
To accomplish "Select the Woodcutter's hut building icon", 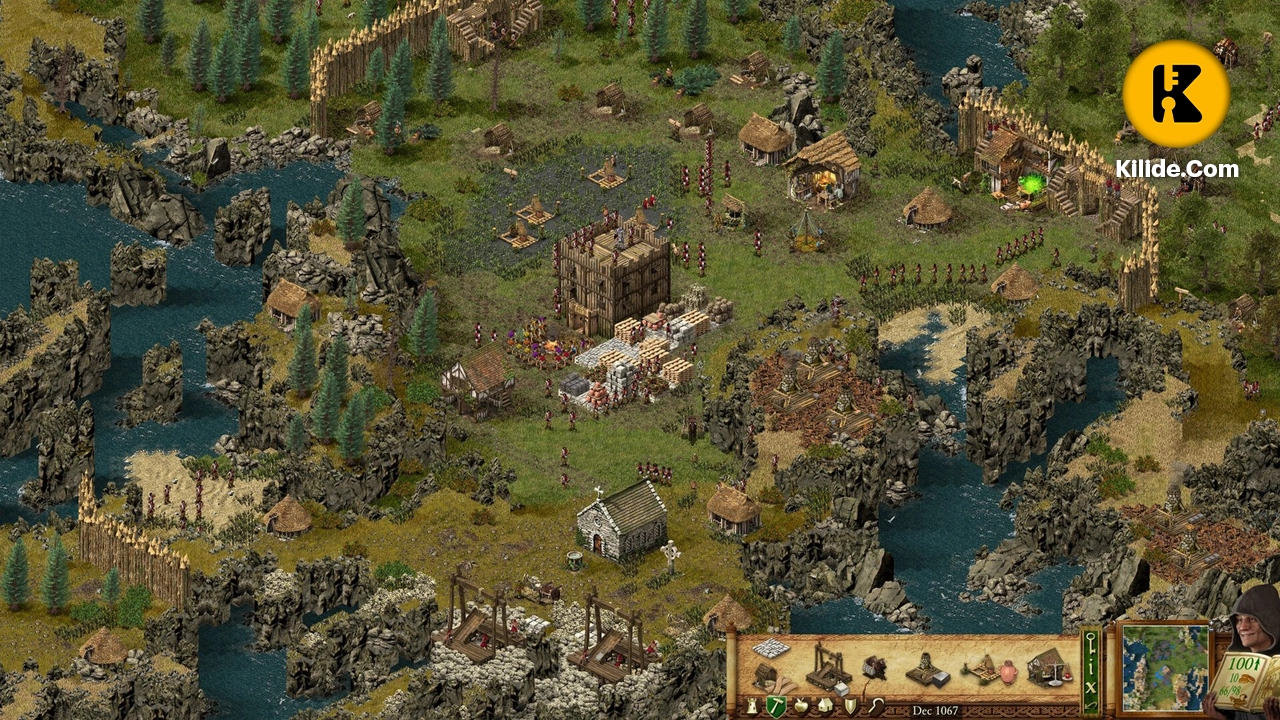I will coord(765,675).
